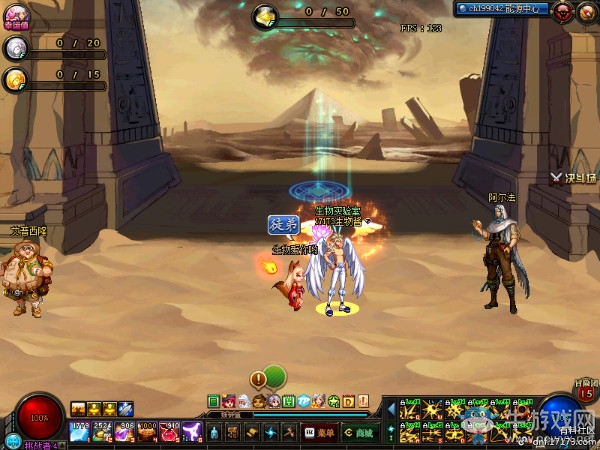This screenshot has height=450, width=600.
Task: Open the compass map icon
Action: [x=585, y=12]
